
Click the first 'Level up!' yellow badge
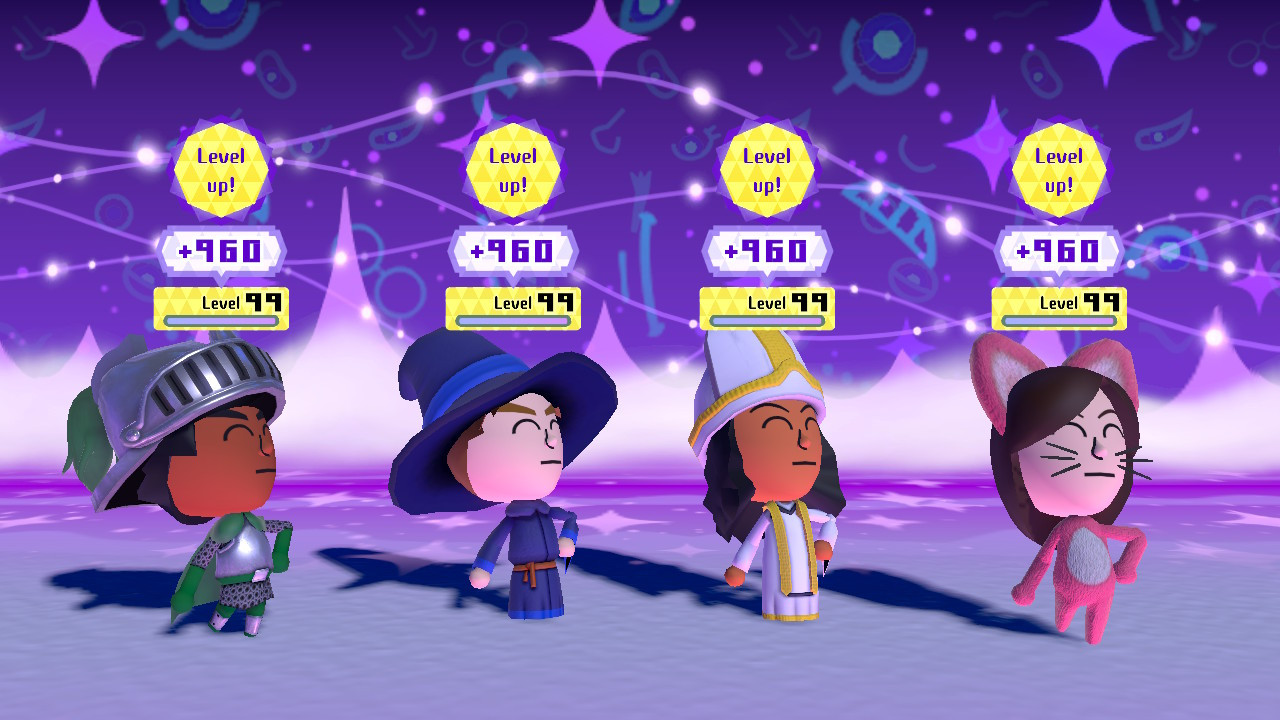pos(222,170)
